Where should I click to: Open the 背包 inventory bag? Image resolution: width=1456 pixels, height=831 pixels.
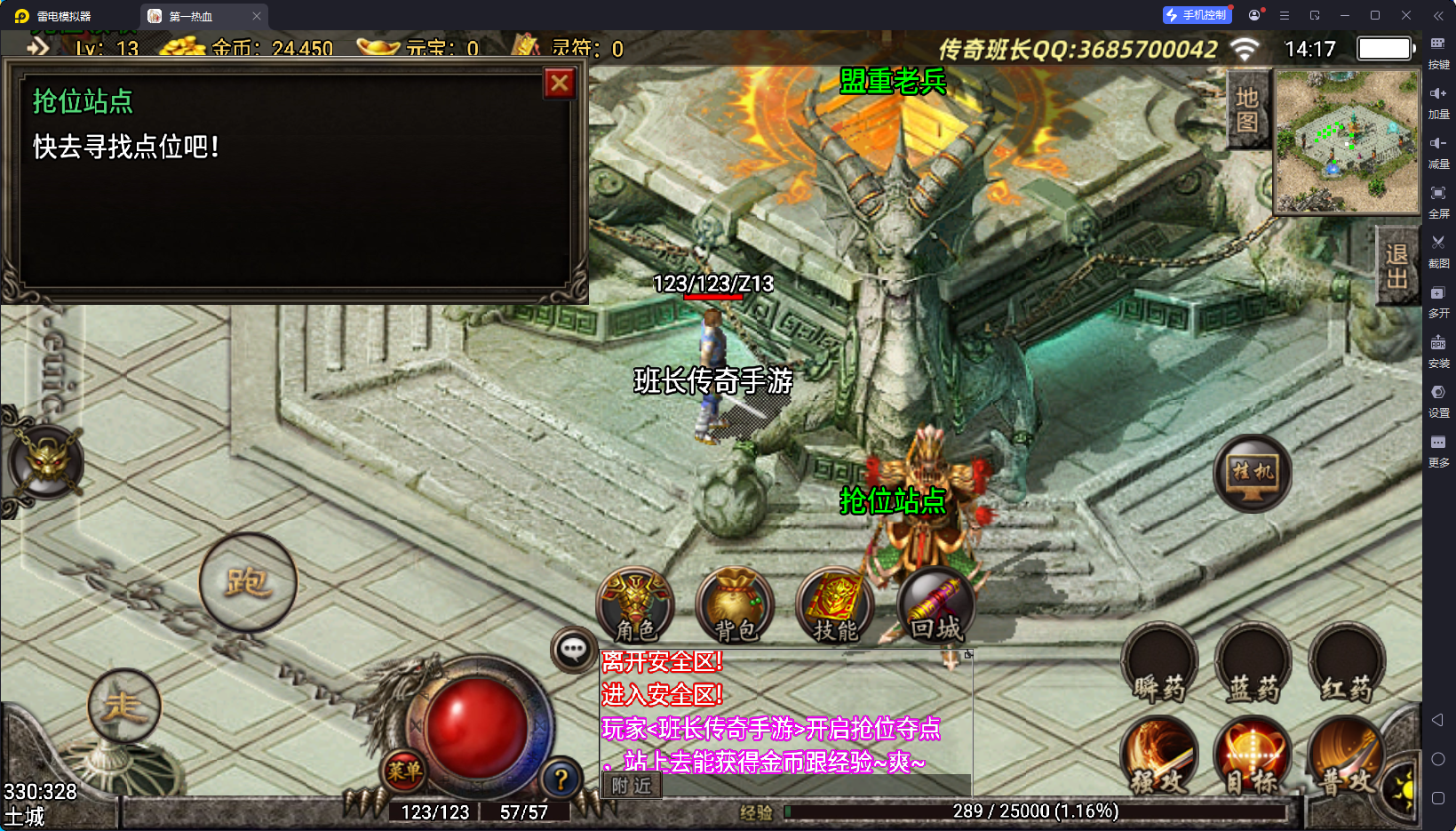pyautogui.click(x=735, y=606)
